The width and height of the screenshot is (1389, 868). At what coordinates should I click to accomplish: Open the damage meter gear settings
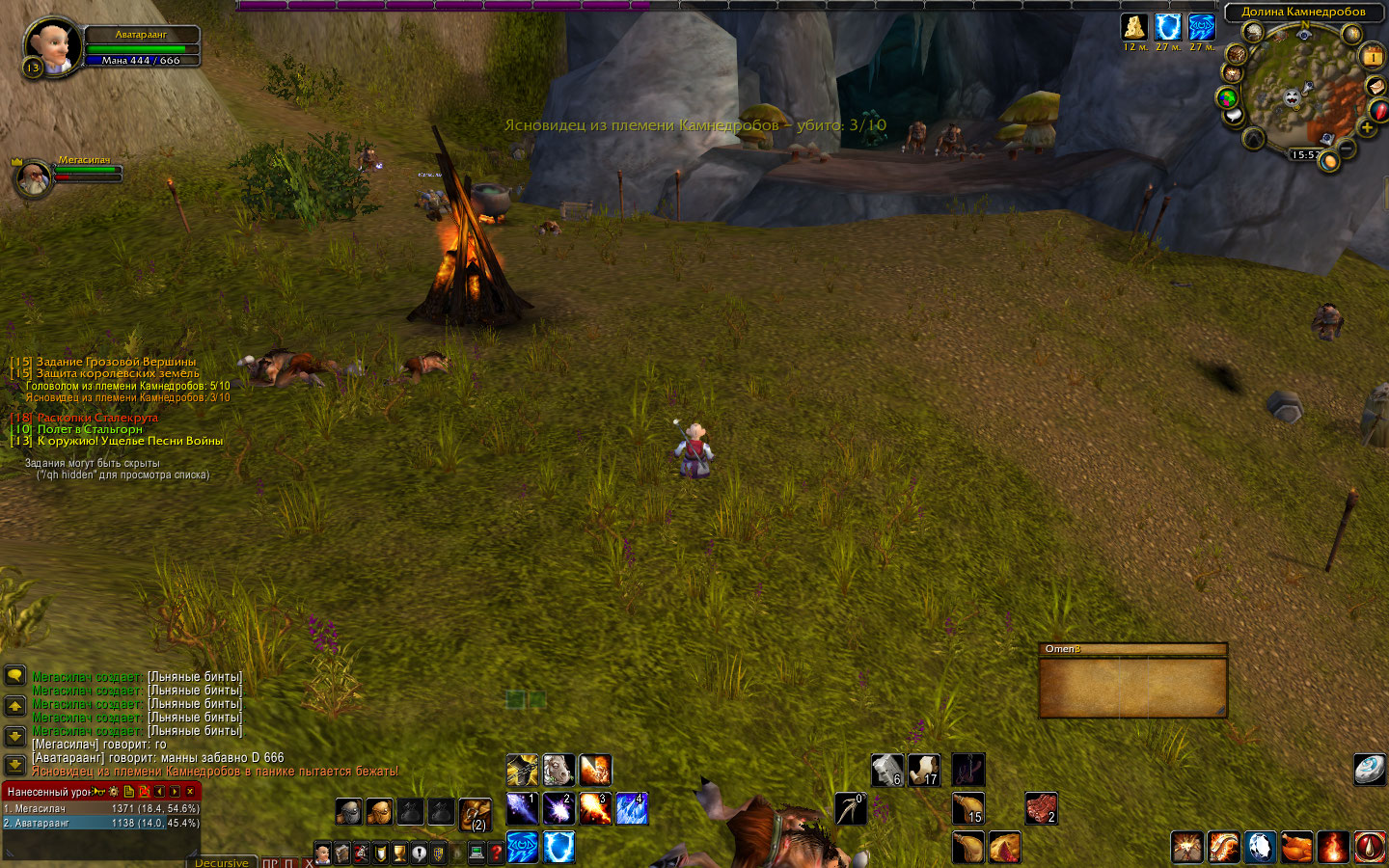[114, 792]
